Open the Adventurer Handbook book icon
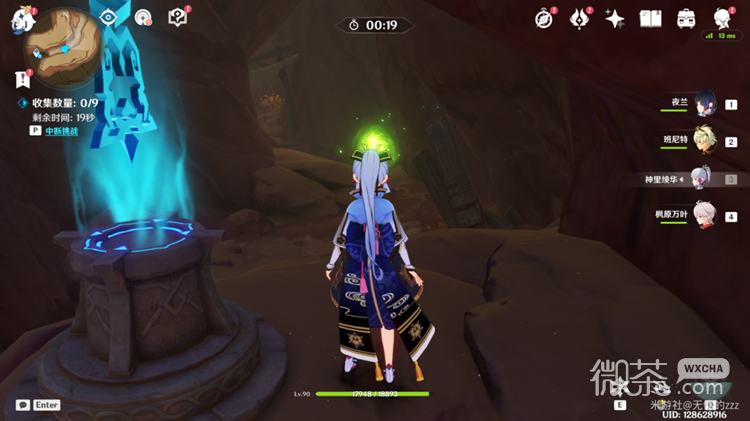 click(x=650, y=19)
